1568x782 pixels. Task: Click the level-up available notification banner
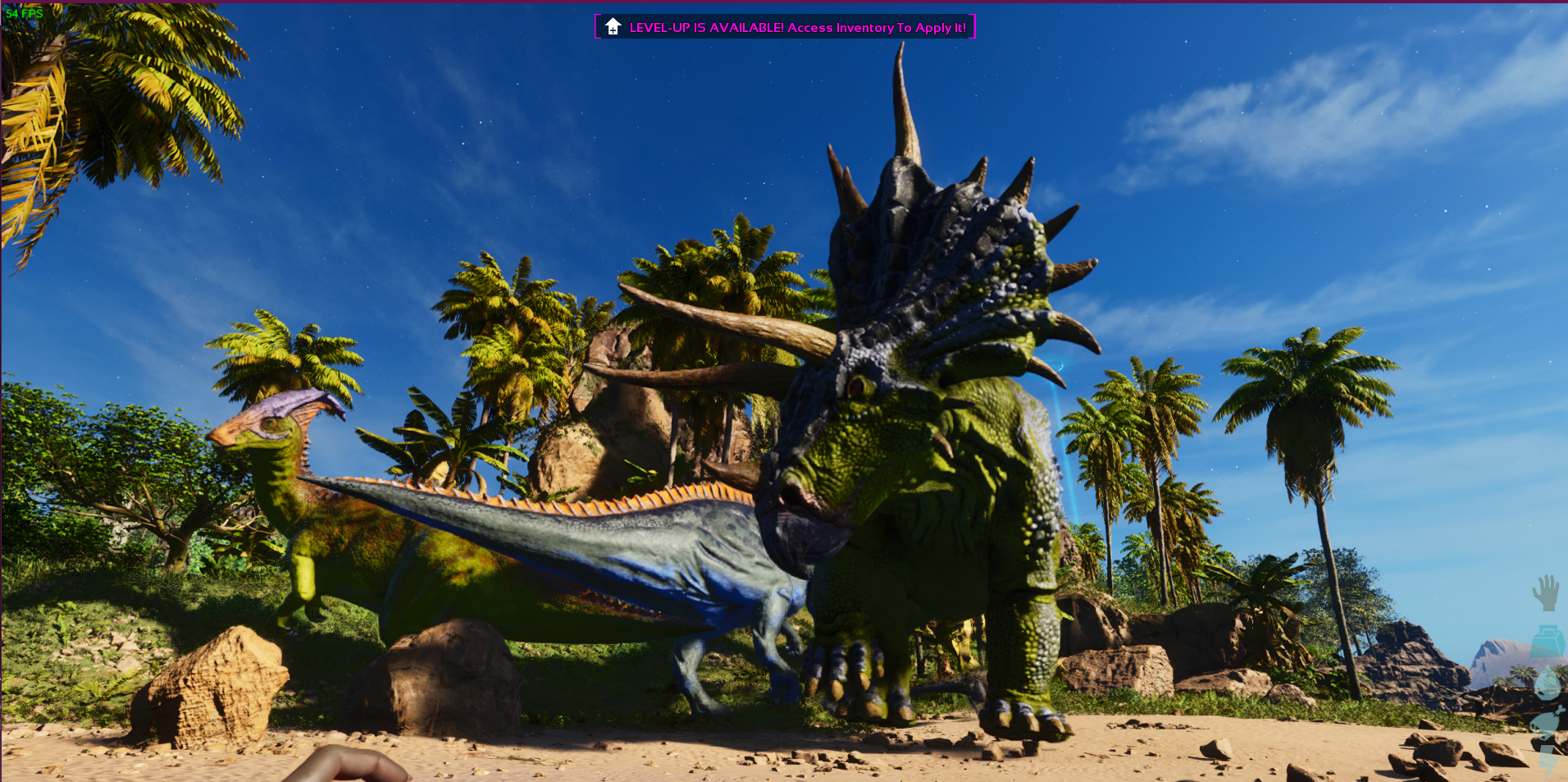[796, 27]
